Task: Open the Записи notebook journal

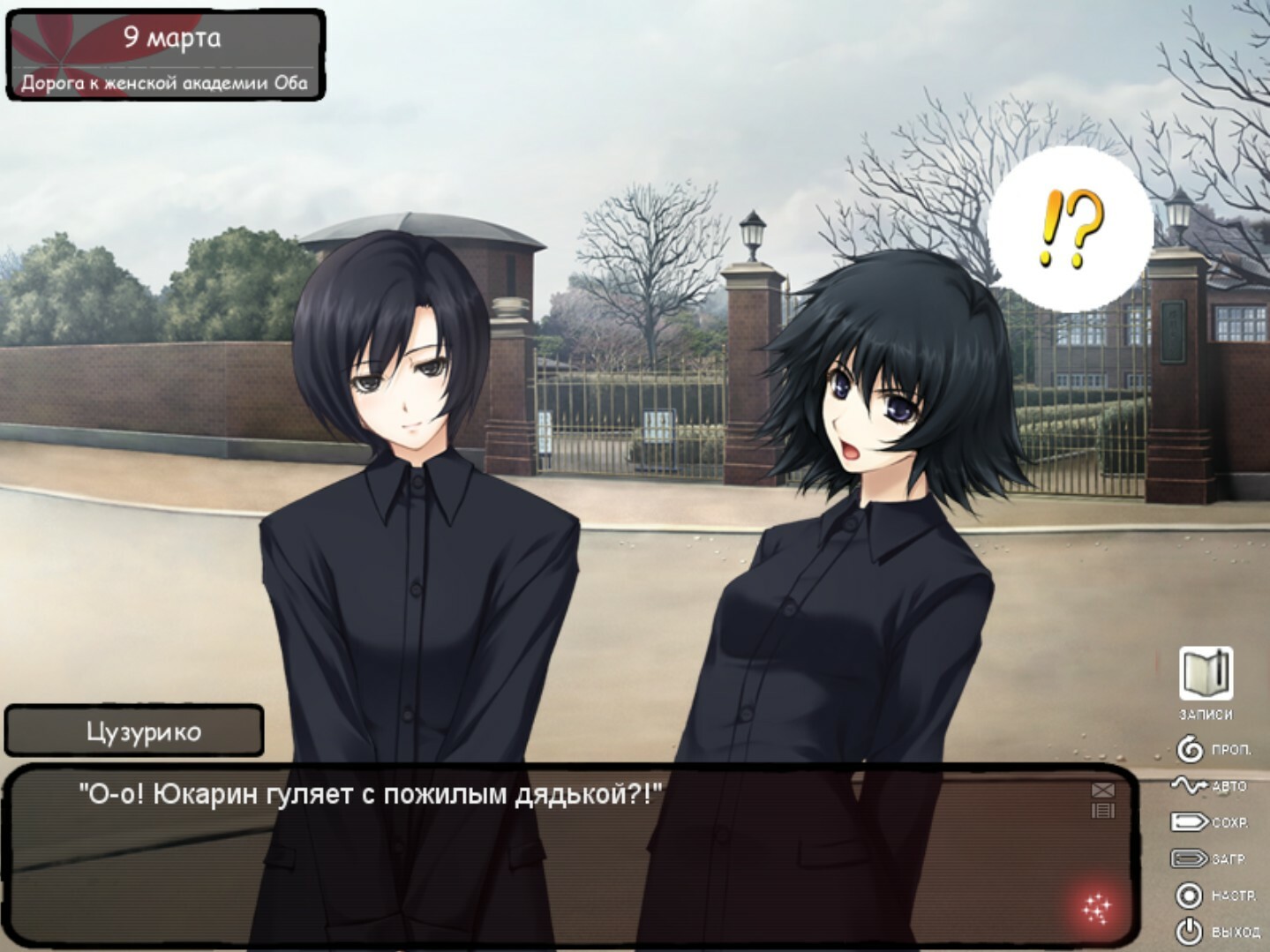Action: 1206,676
